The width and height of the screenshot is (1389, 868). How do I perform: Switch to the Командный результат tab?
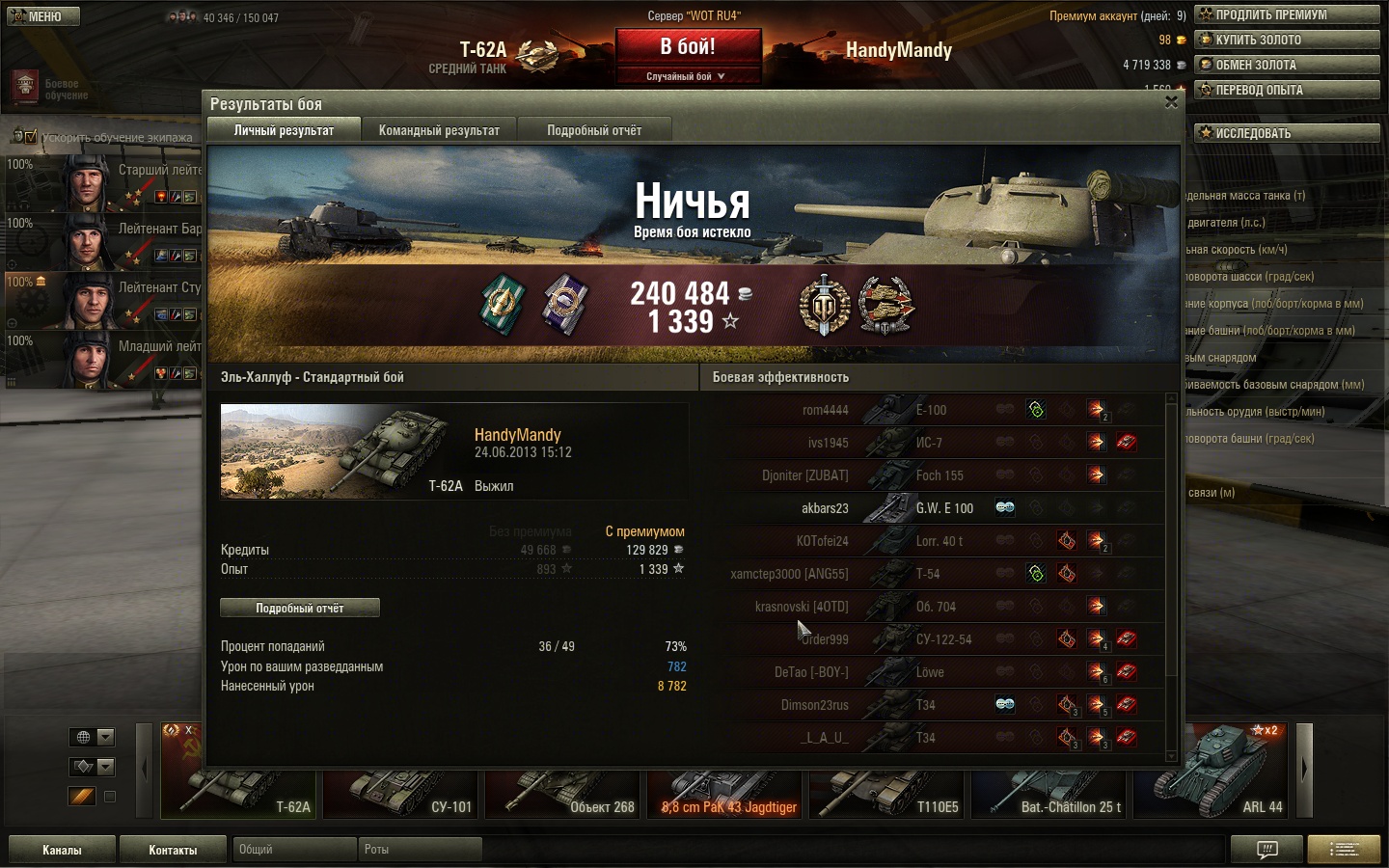click(439, 130)
